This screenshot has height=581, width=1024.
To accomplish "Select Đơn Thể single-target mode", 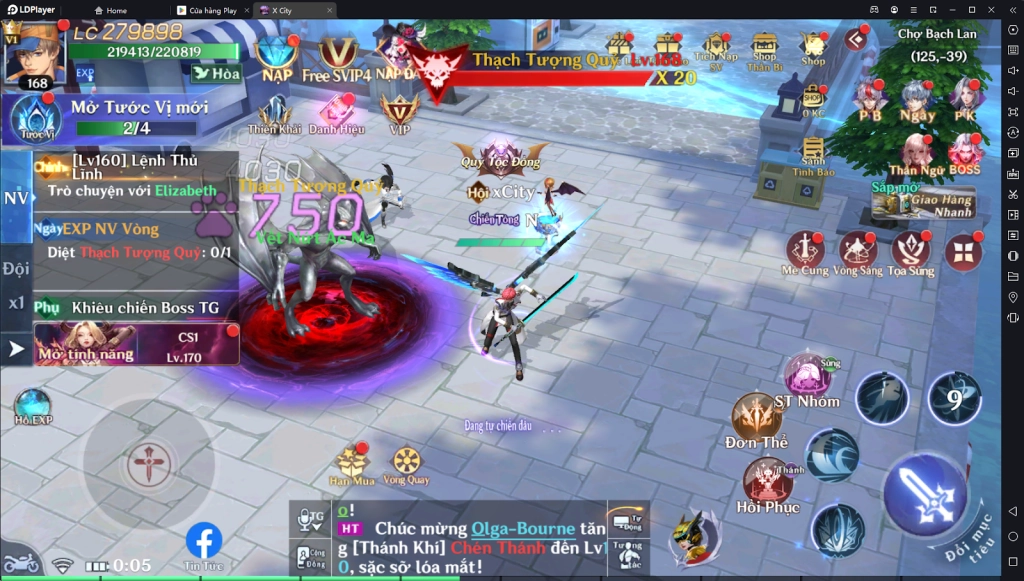I will coord(757,419).
